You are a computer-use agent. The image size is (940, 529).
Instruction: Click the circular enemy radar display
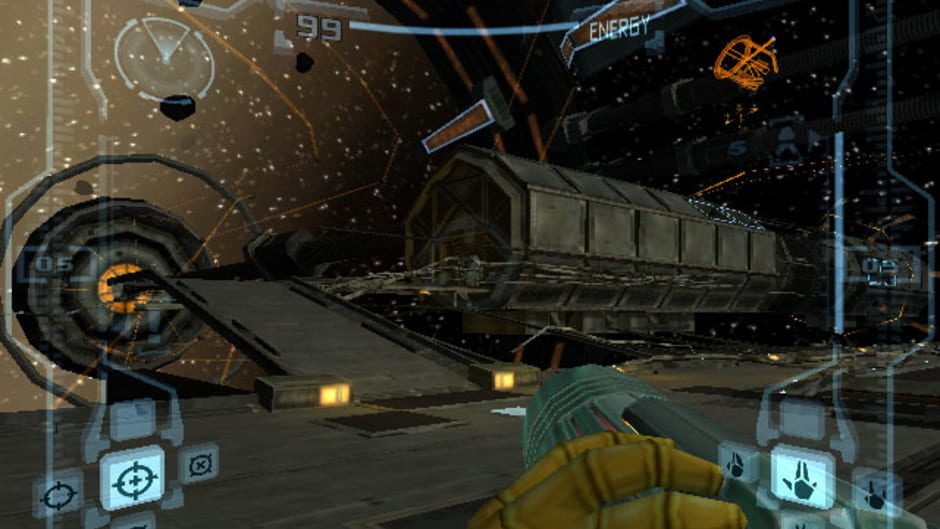pos(163,57)
